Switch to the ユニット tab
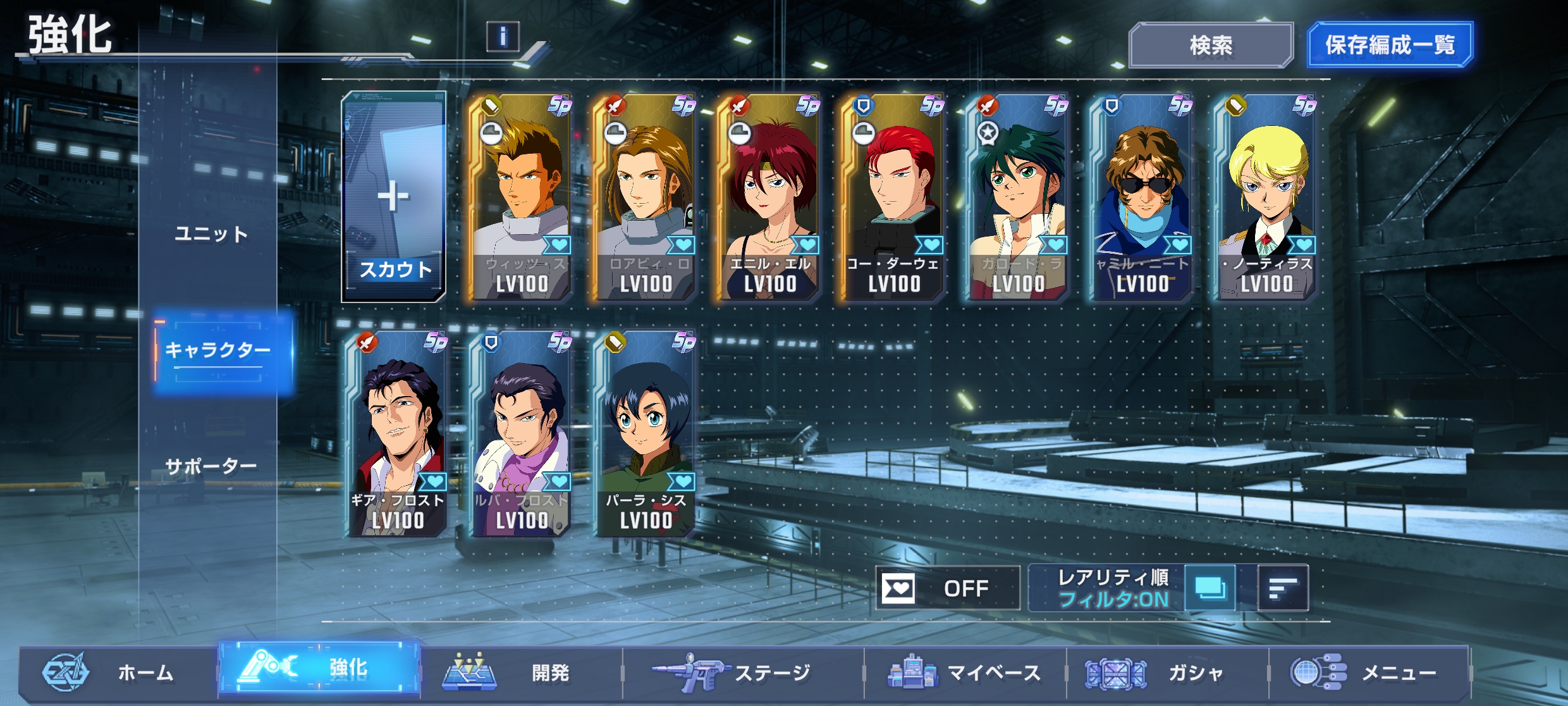This screenshot has height=706, width=1568. pyautogui.click(x=211, y=234)
